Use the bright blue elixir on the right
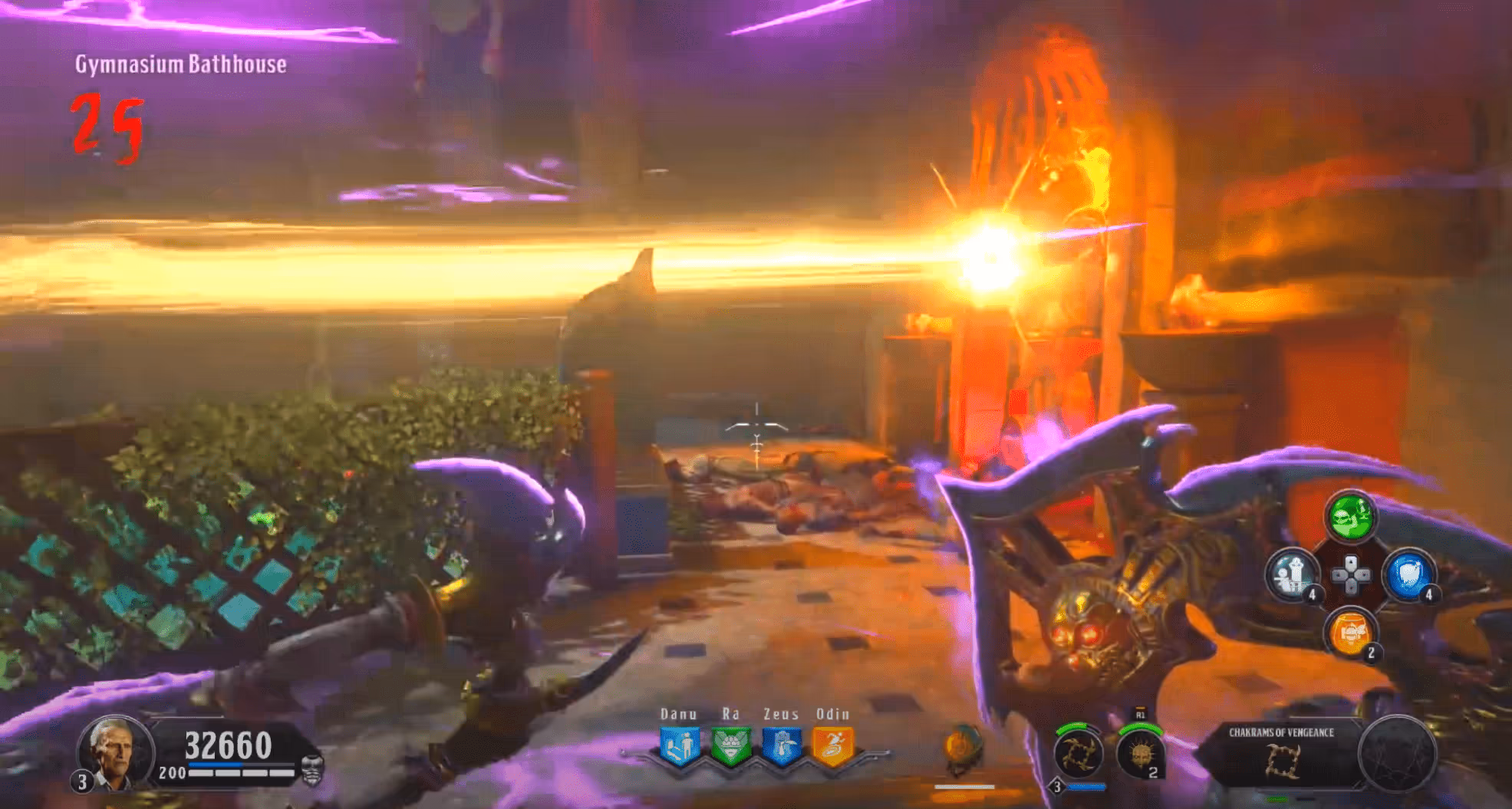The height and width of the screenshot is (809, 1512). (1408, 575)
